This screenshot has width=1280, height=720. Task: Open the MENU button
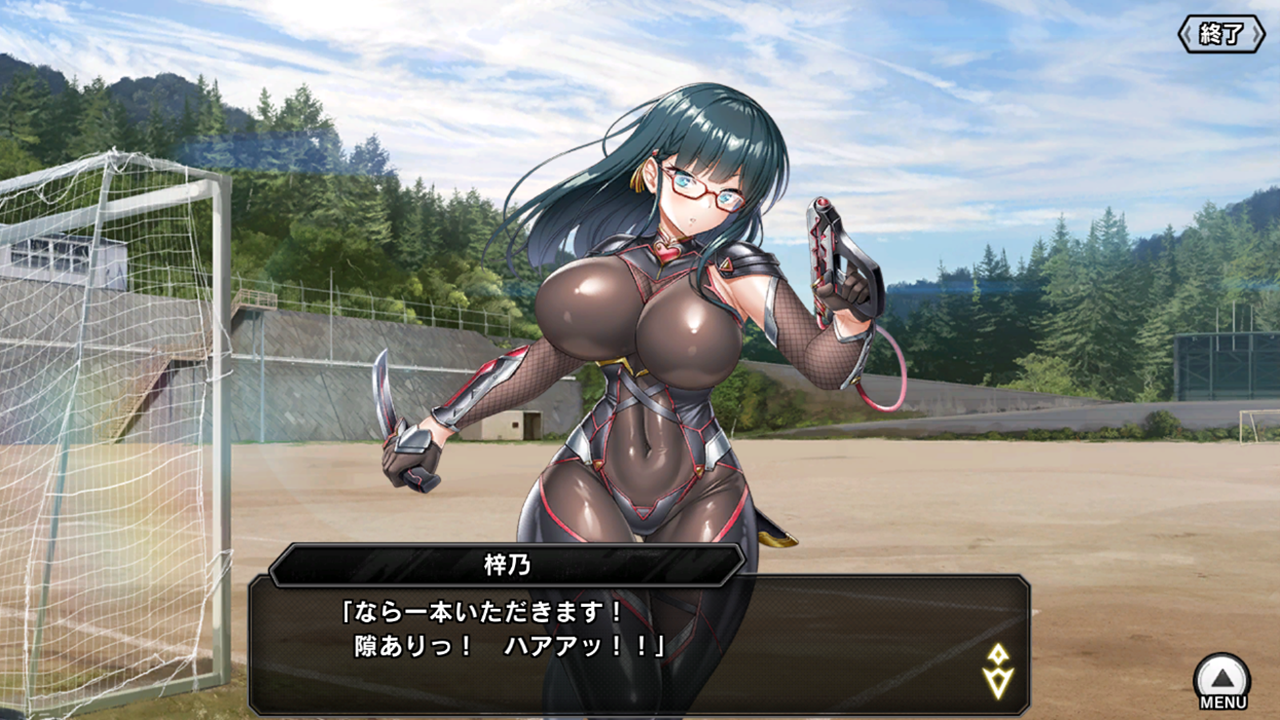1222,681
